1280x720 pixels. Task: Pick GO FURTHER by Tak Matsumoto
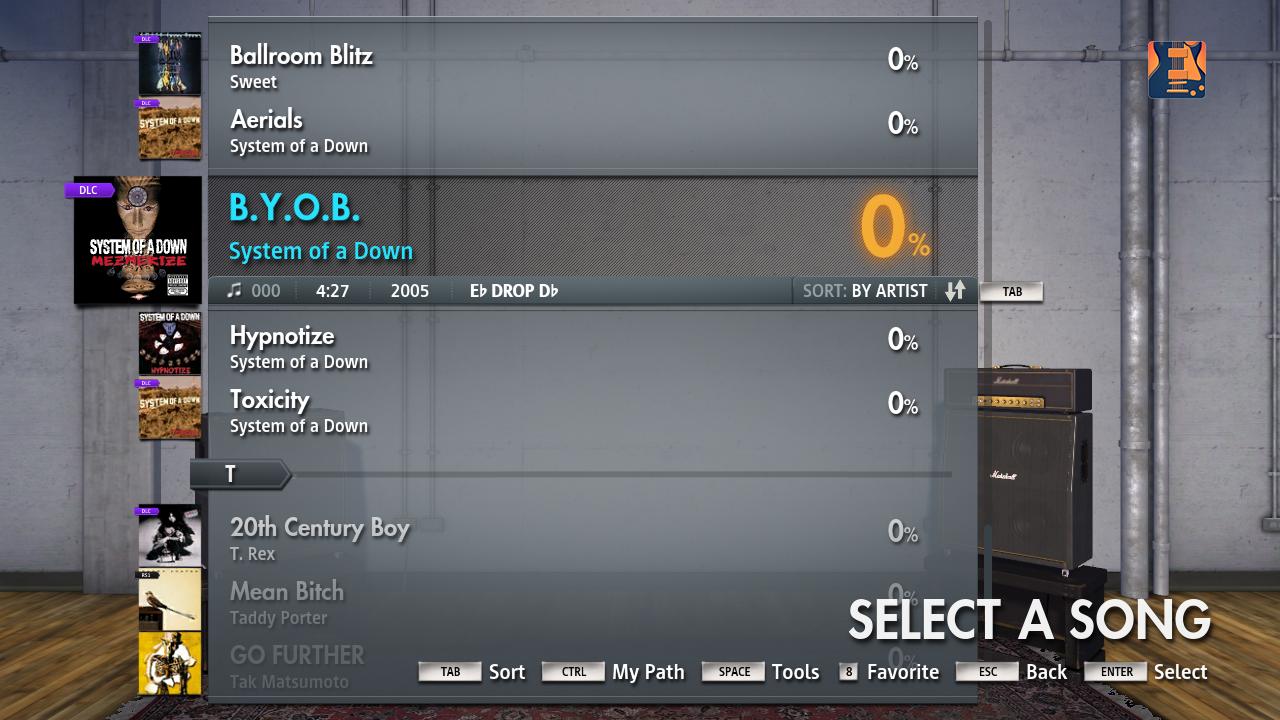click(590, 666)
